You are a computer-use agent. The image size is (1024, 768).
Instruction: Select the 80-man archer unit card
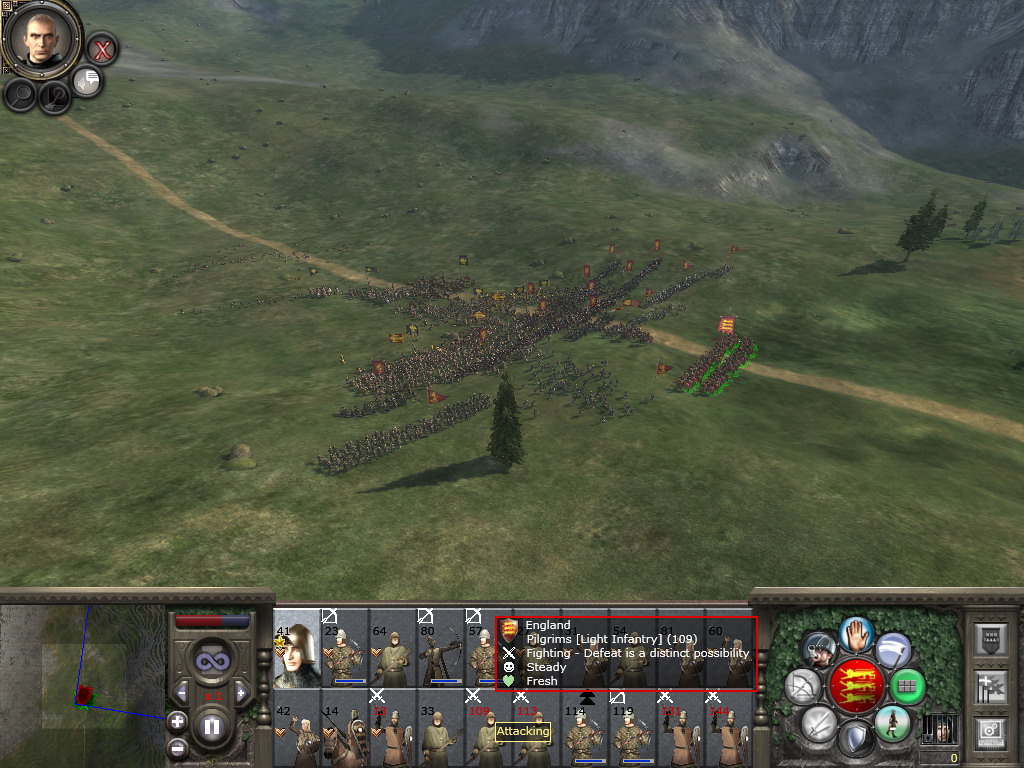[440, 648]
